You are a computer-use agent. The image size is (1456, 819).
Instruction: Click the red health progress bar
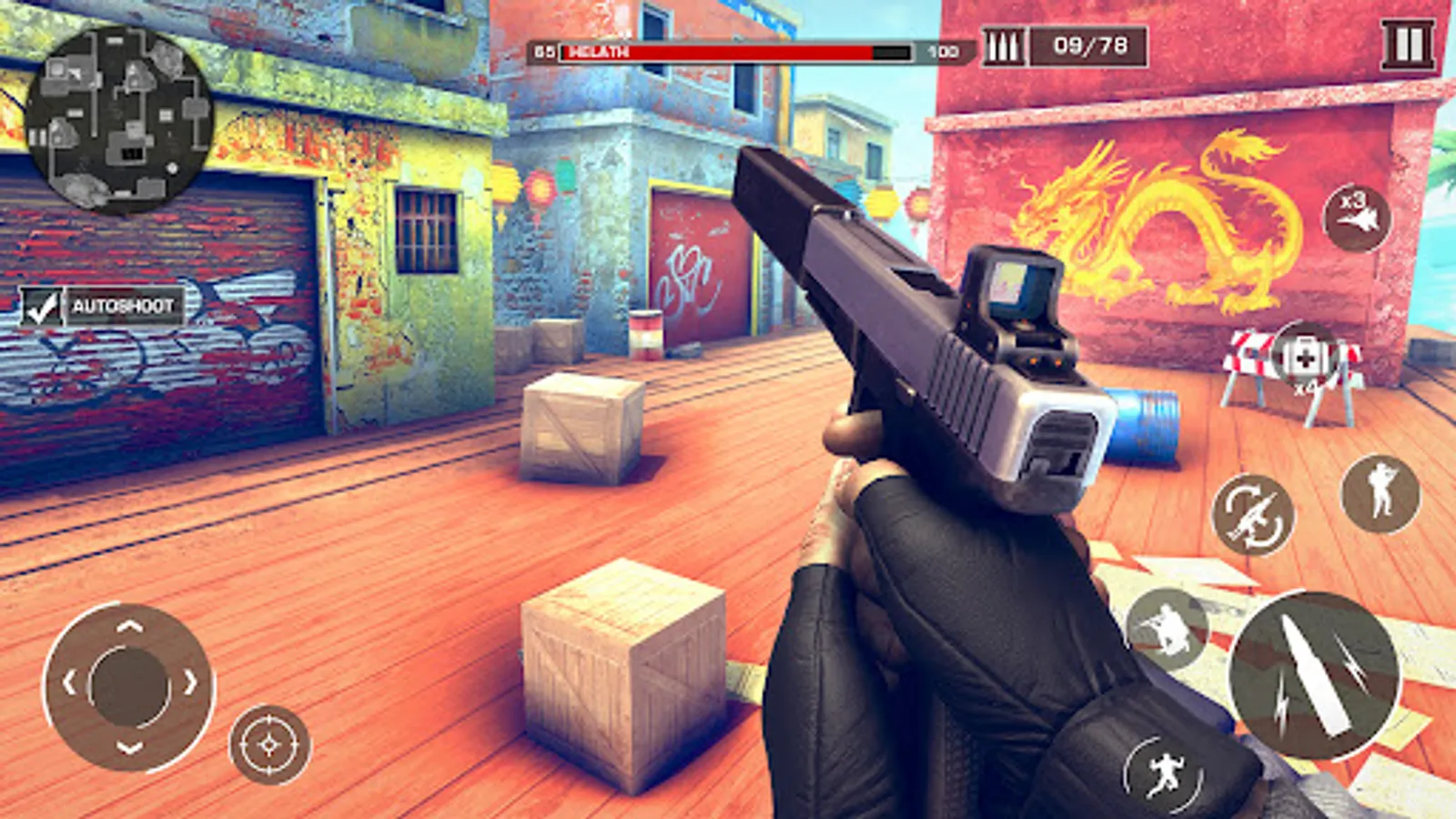(x=719, y=52)
